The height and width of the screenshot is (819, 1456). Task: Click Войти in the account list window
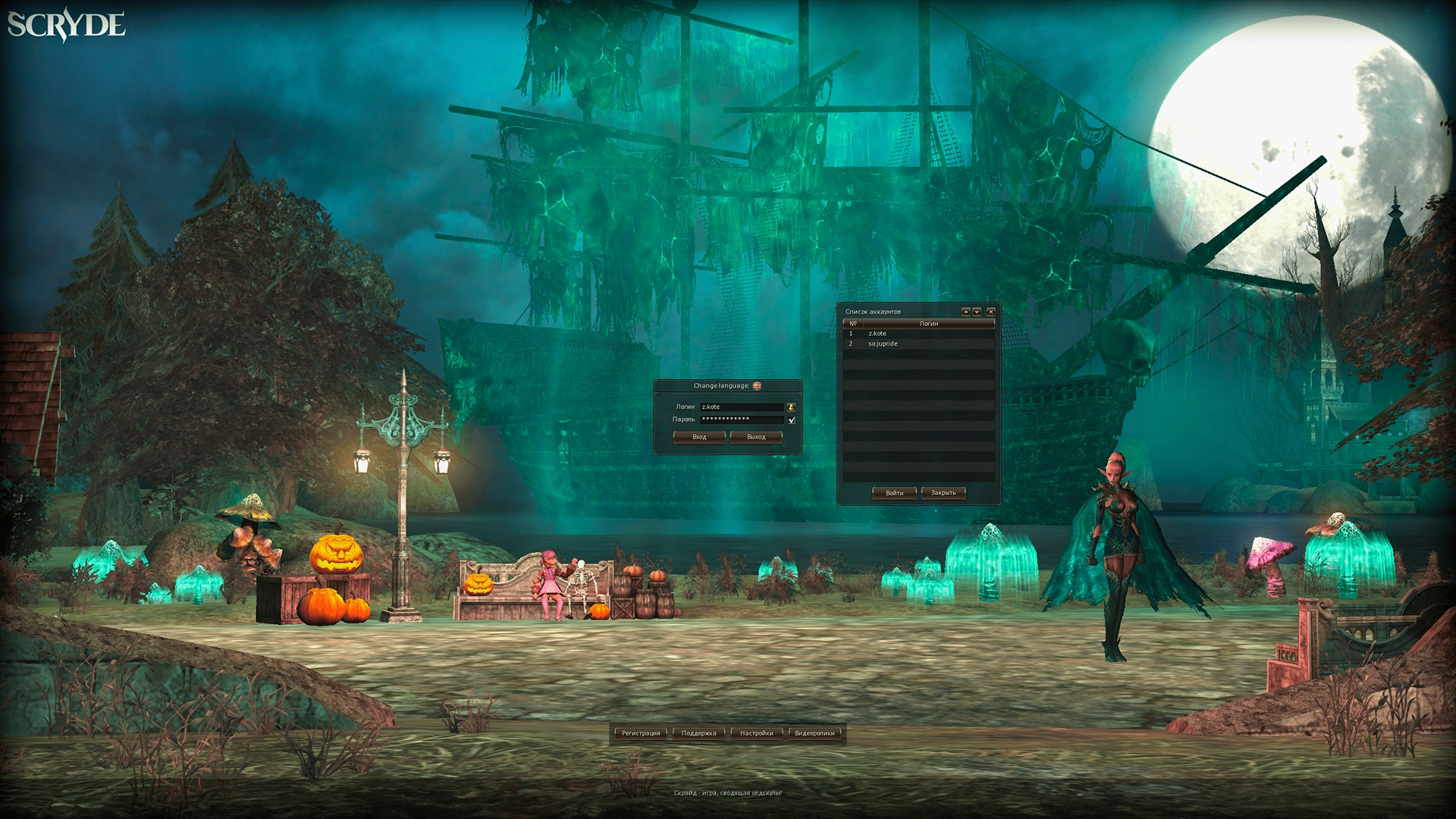click(x=895, y=493)
